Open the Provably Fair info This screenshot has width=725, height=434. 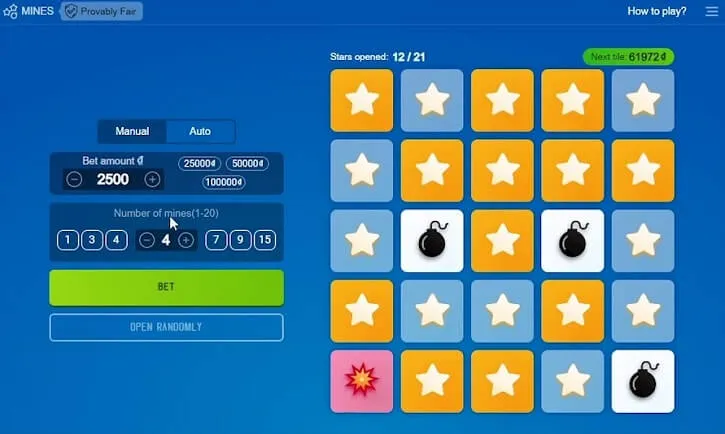pos(102,11)
